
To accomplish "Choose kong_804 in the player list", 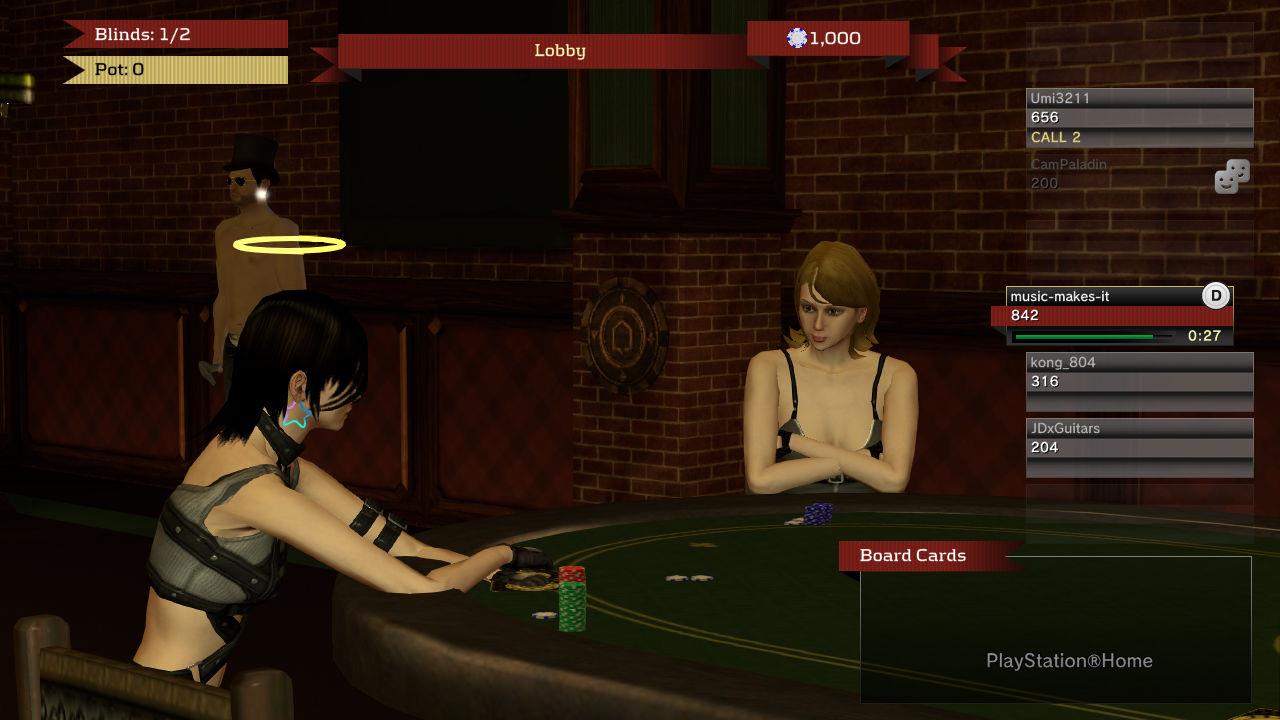I will 1139,380.
